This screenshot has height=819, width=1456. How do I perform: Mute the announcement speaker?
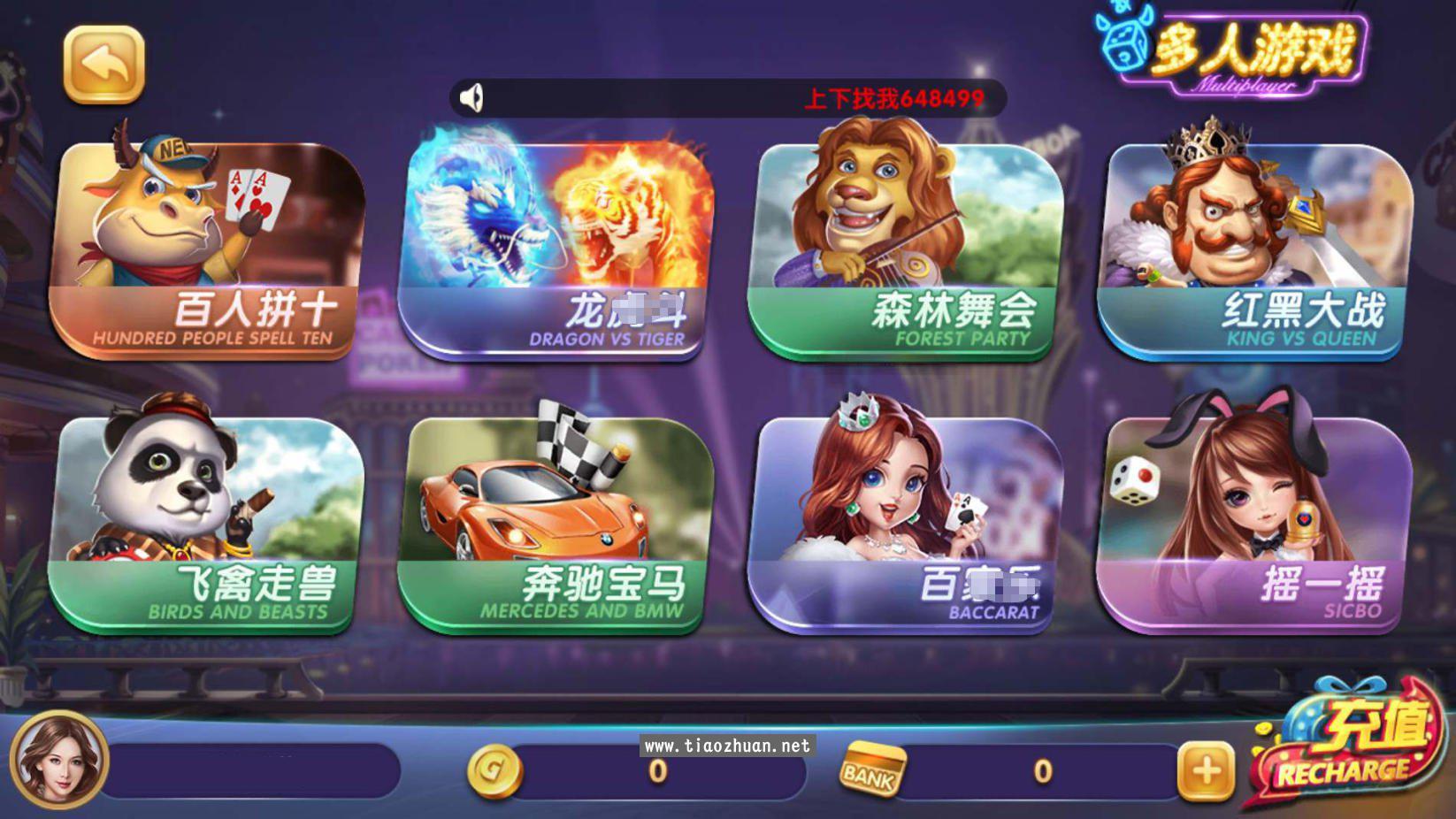pos(471,97)
